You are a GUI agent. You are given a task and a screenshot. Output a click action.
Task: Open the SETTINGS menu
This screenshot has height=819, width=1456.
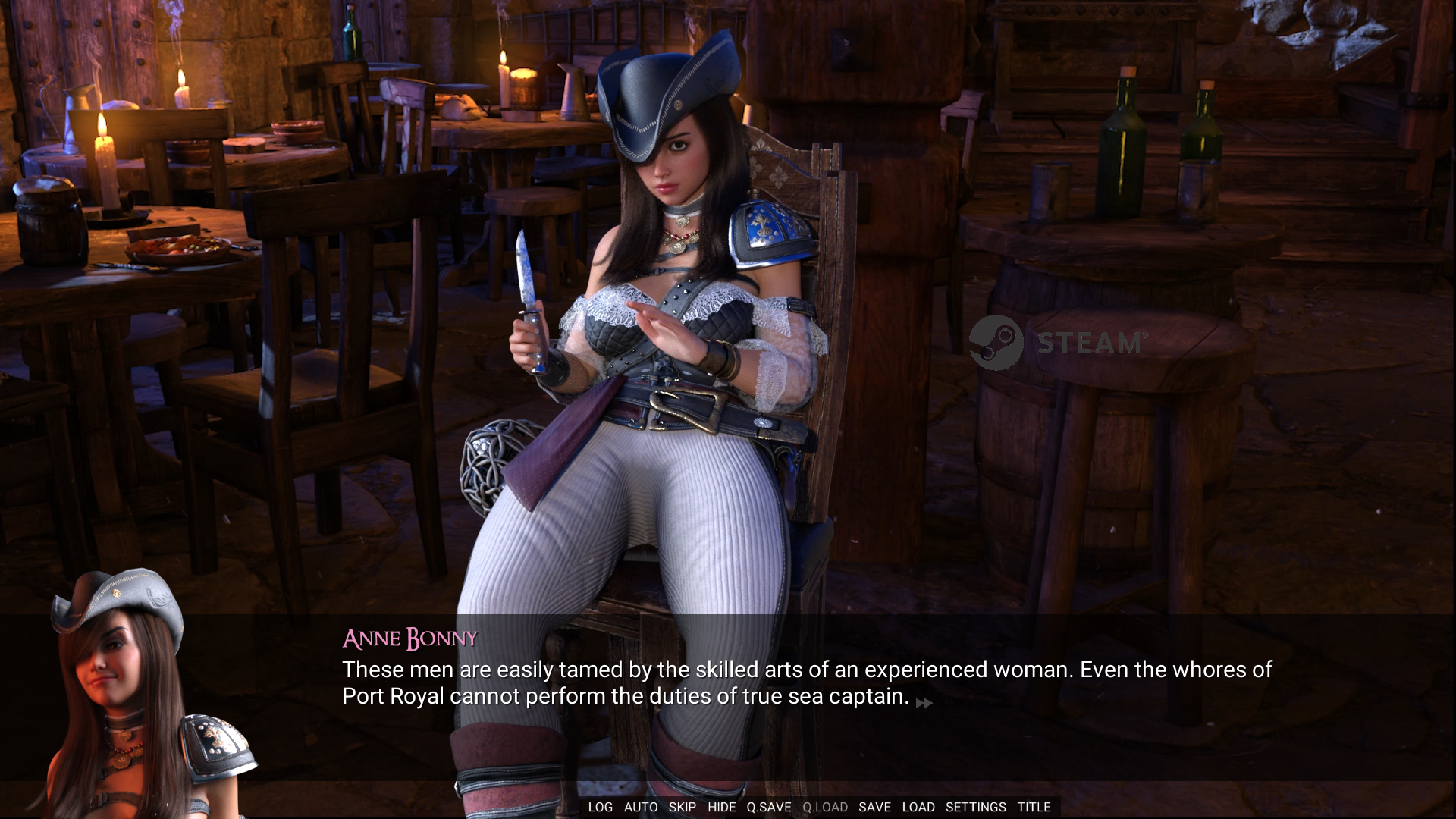(975, 807)
